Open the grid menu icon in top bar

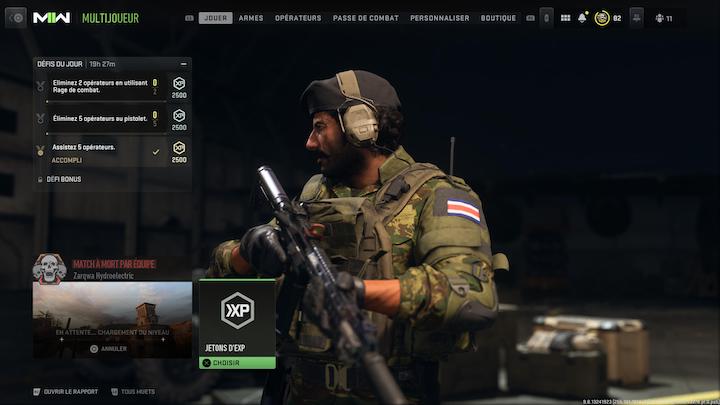tap(565, 18)
